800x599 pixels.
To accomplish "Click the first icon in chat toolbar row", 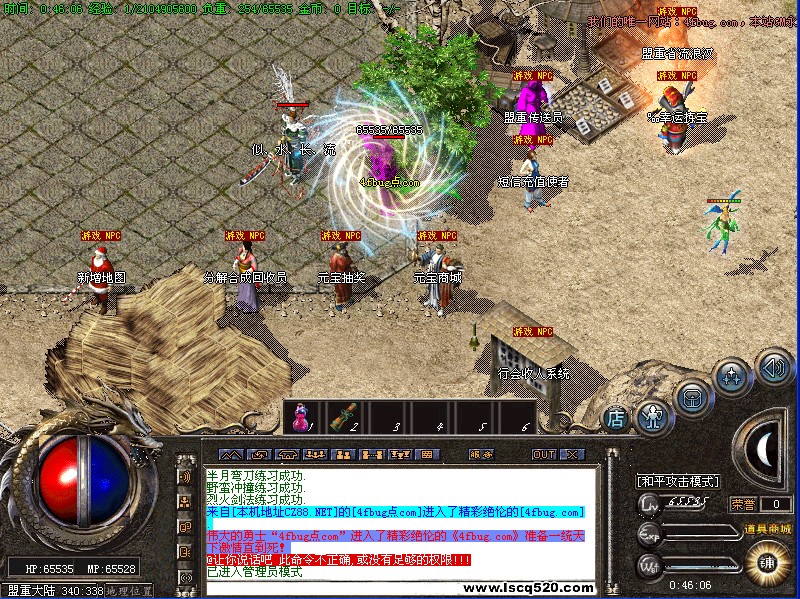I will (x=229, y=454).
